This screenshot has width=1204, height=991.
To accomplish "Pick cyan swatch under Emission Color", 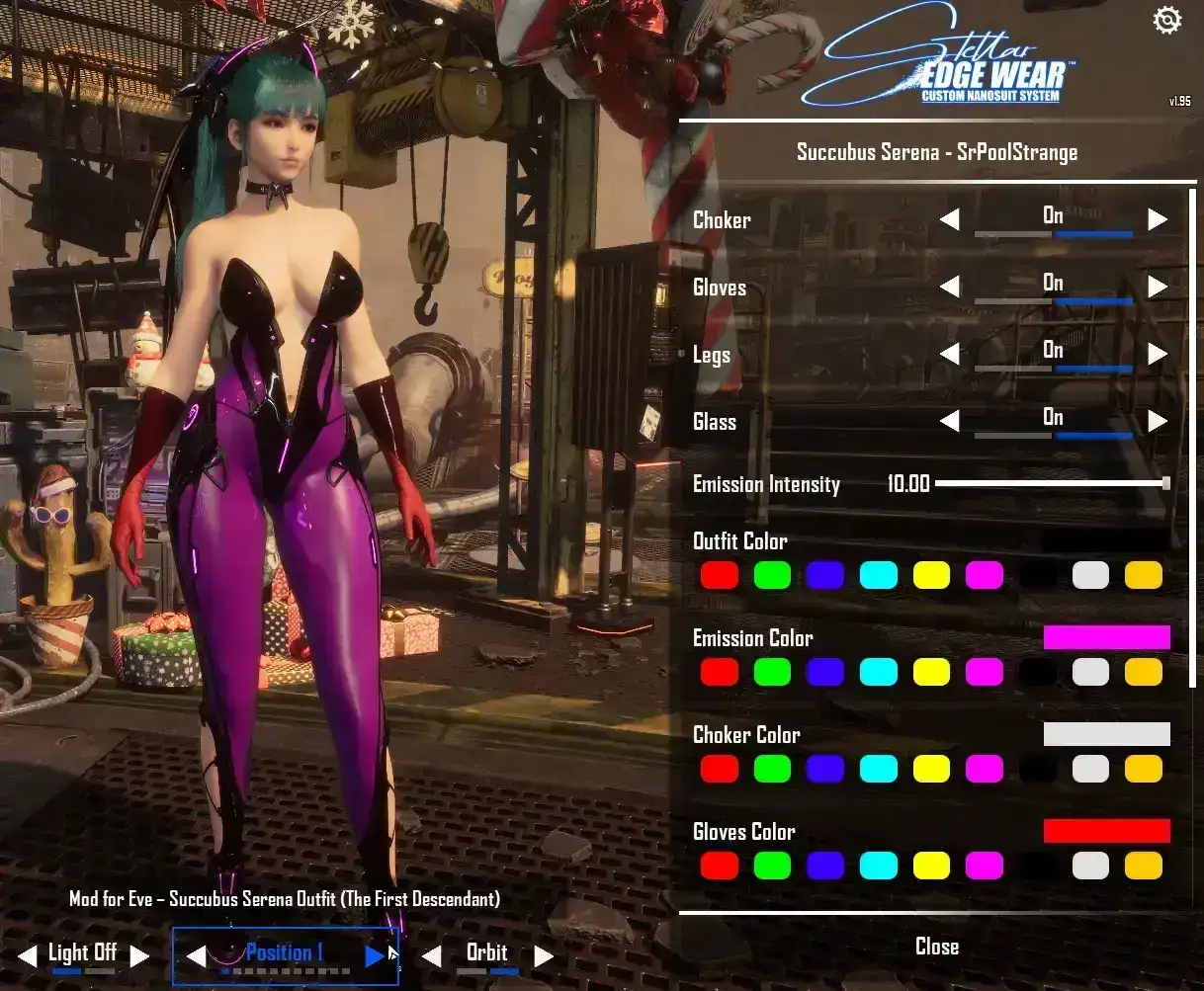I will click(x=878, y=672).
